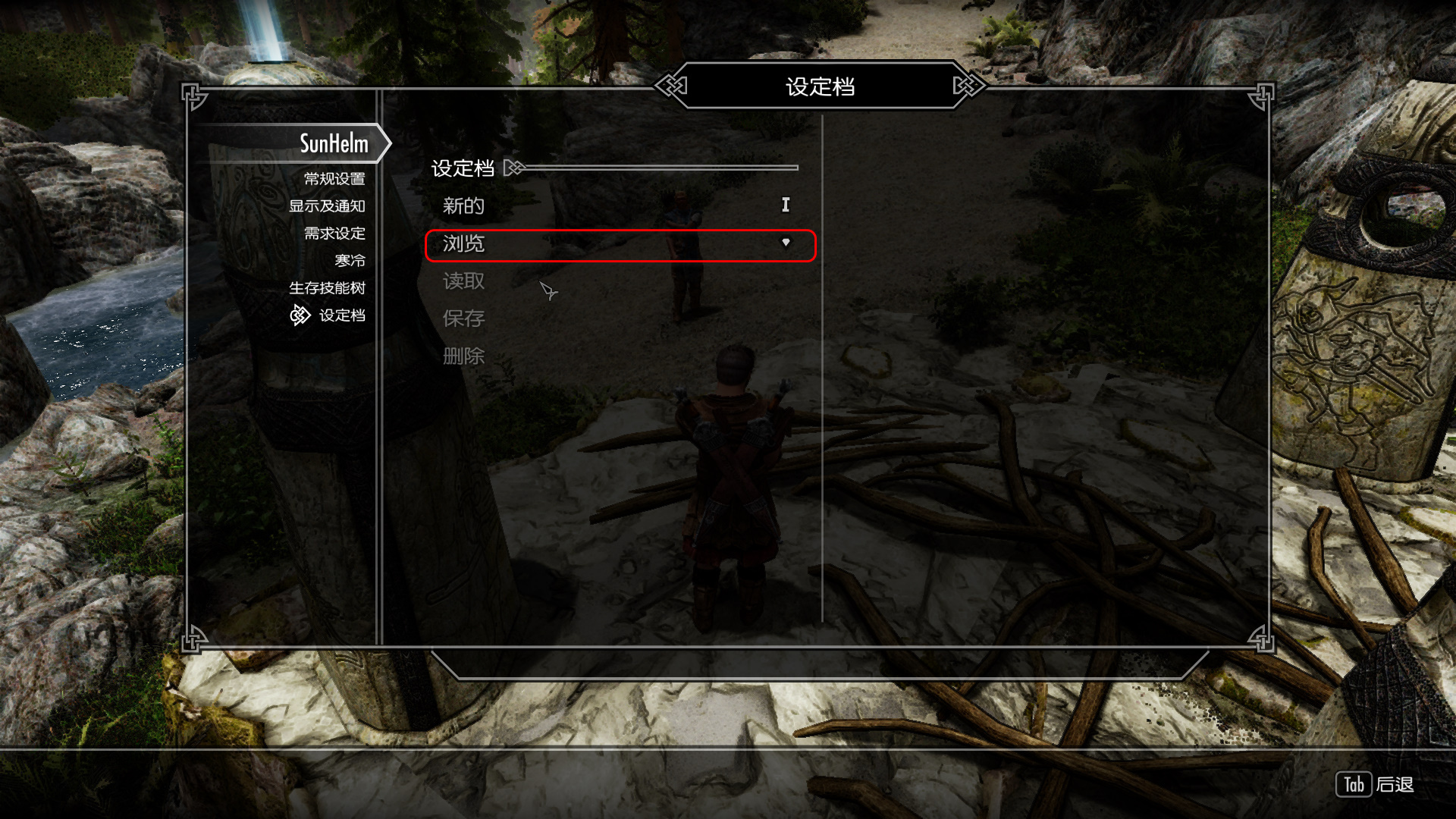
Task: Open the 常规设置 page
Action: click(x=334, y=179)
